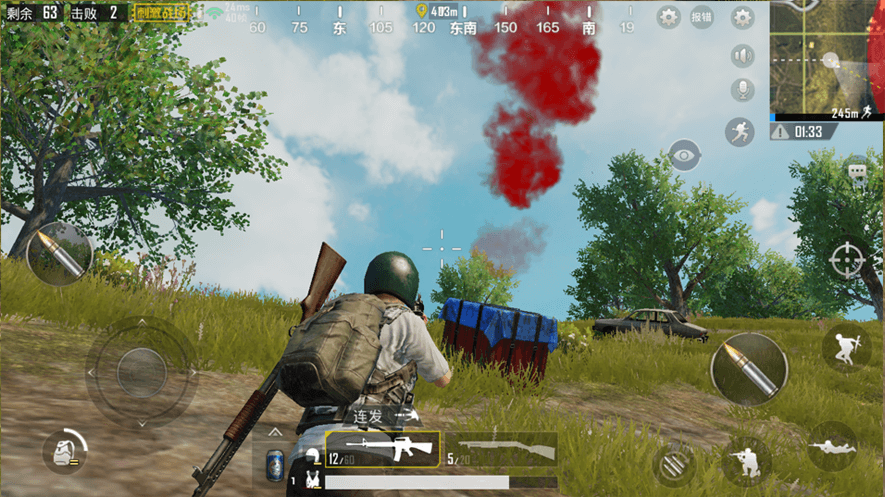Use the energy drink can
The width and height of the screenshot is (885, 497).
coord(275,464)
